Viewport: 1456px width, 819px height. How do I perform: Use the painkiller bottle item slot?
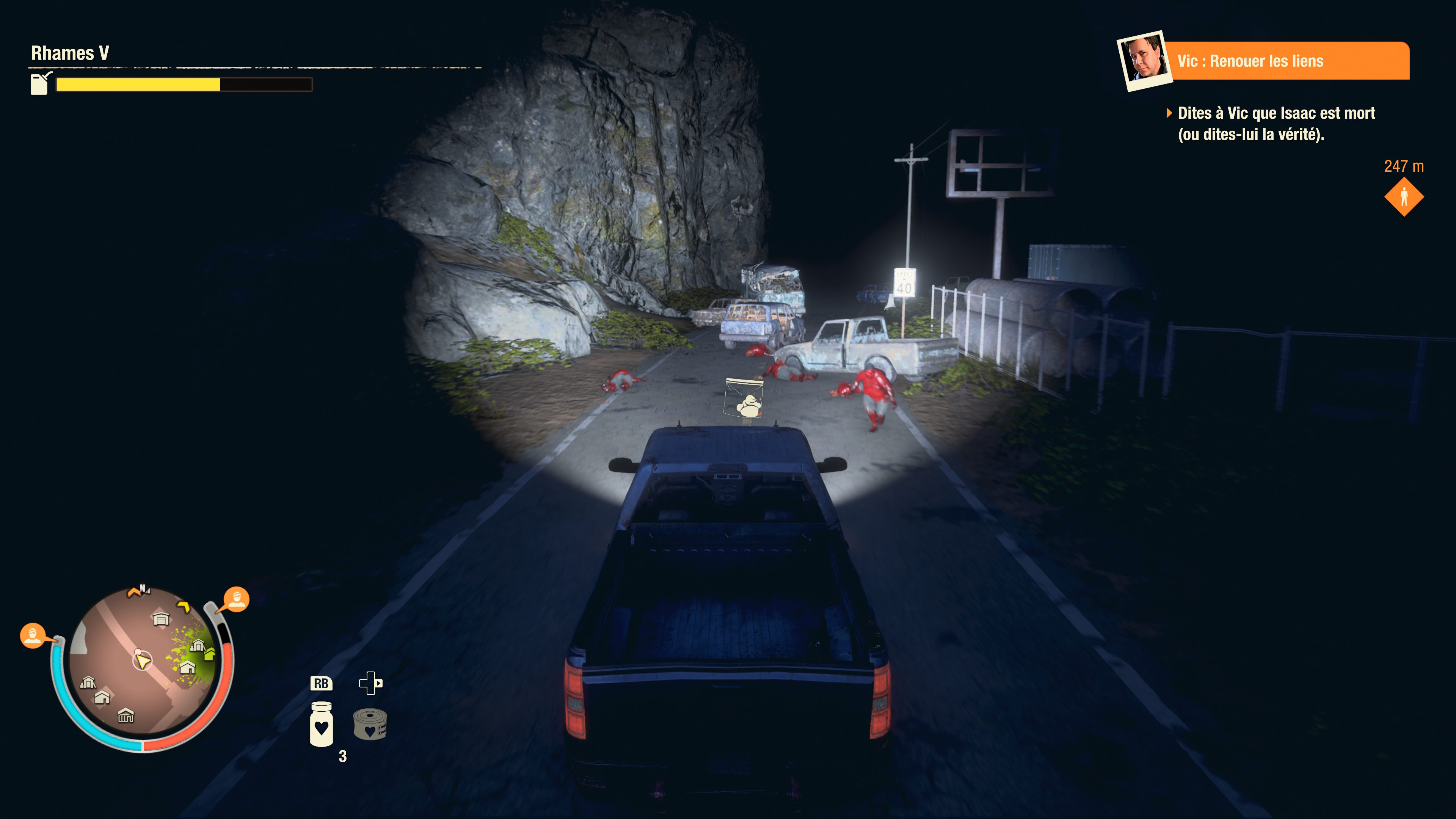click(321, 723)
